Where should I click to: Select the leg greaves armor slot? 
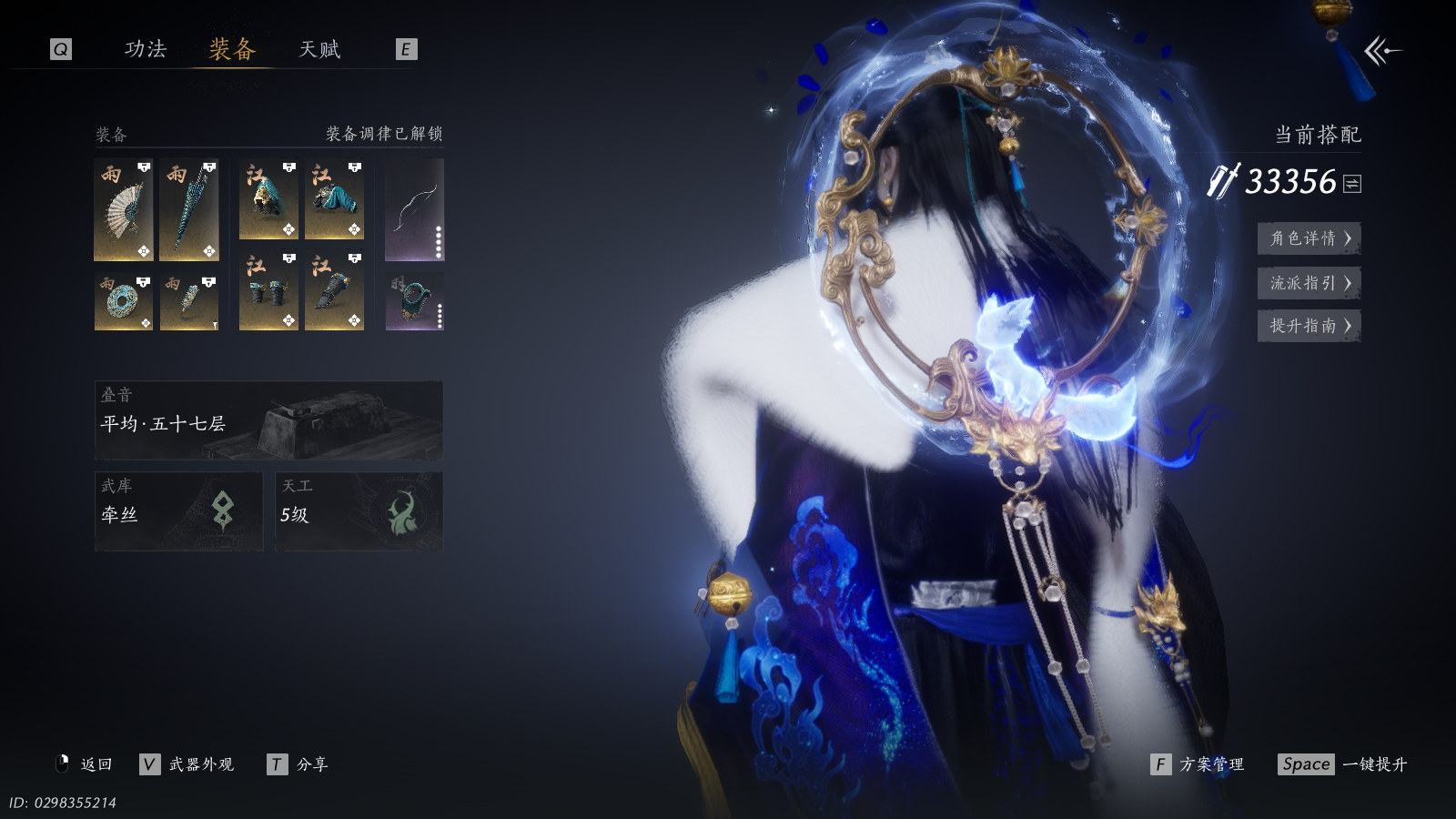334,291
